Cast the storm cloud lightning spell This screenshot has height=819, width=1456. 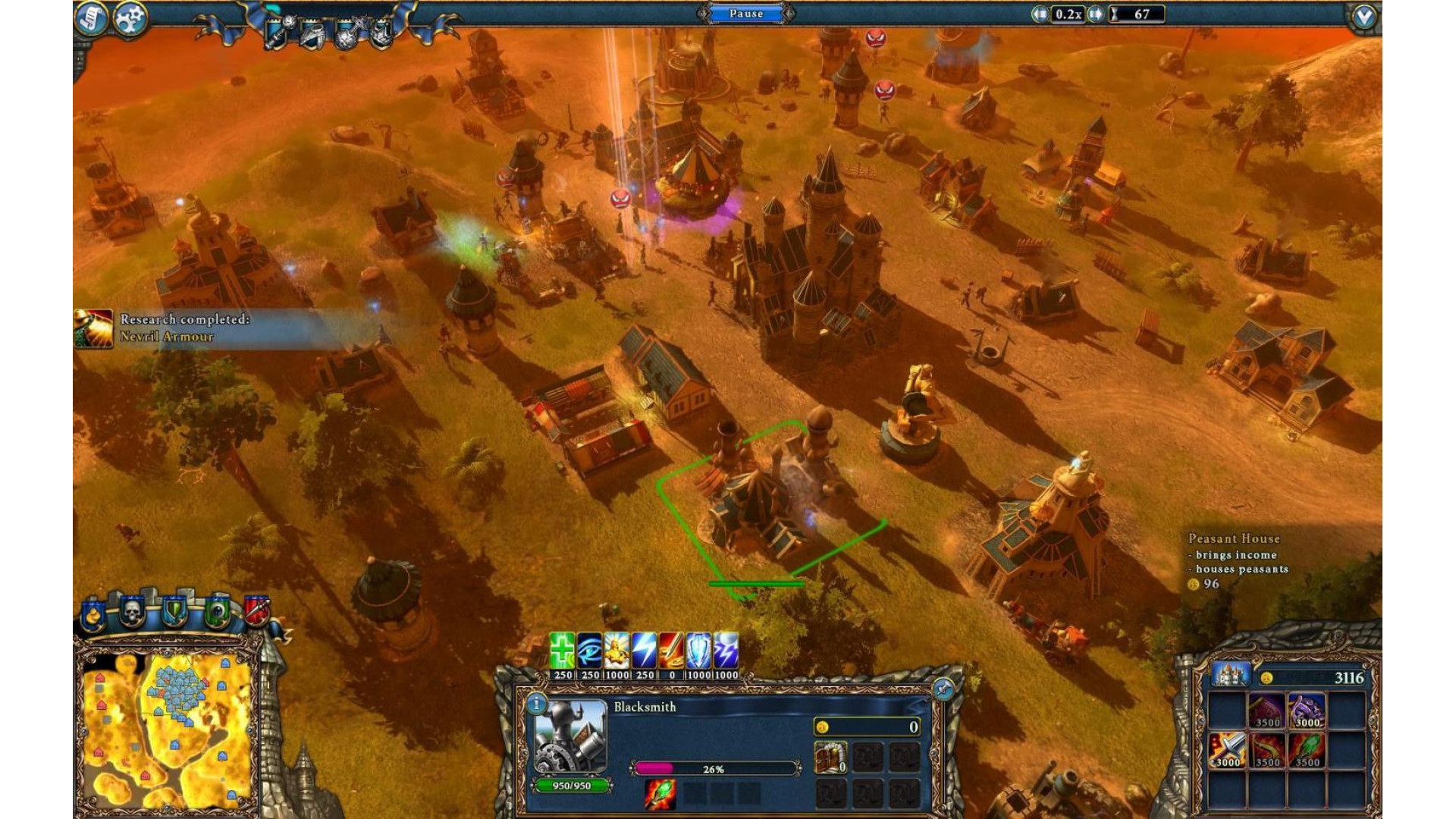point(726,650)
